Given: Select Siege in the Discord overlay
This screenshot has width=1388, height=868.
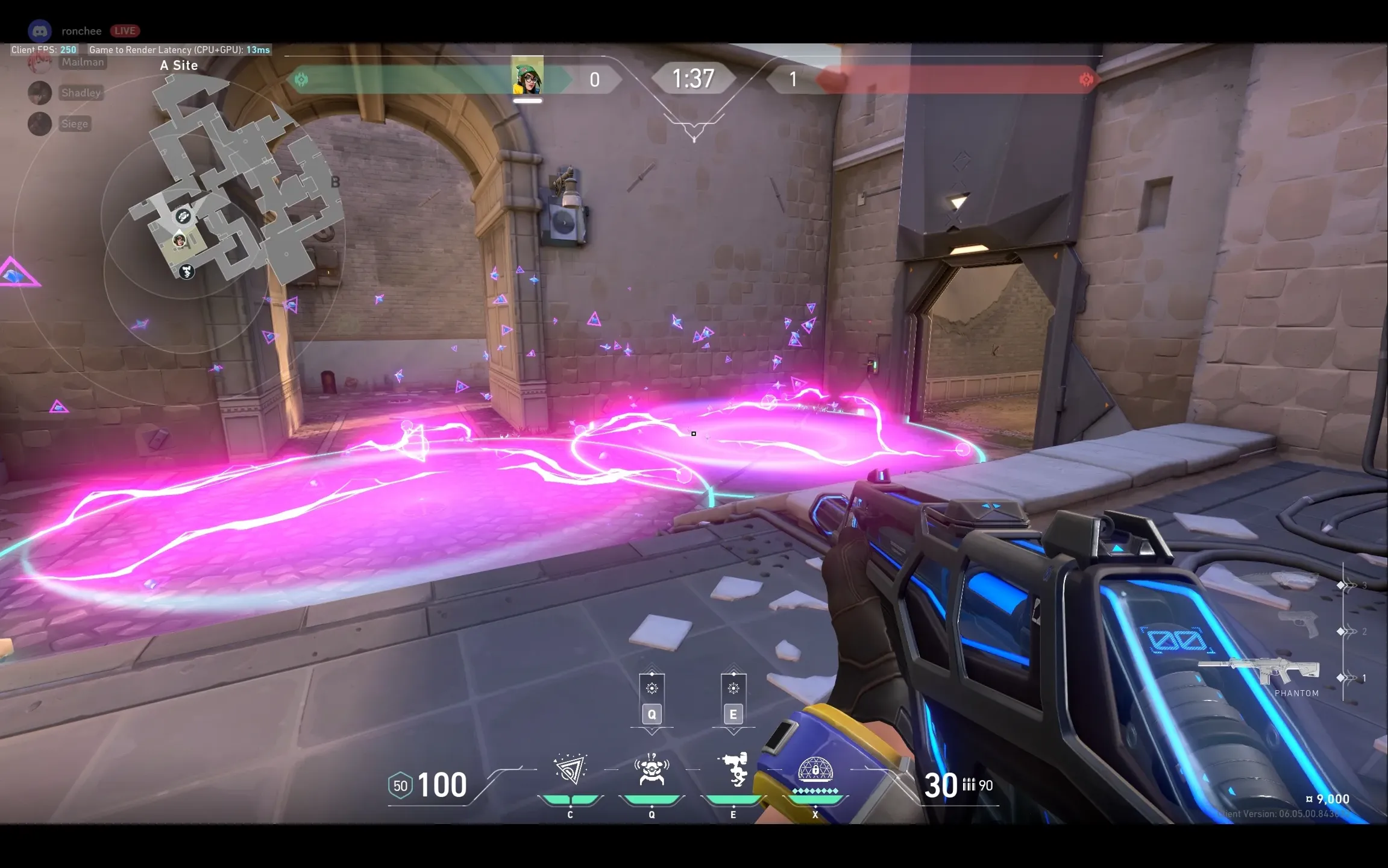Looking at the screenshot, I should coord(75,124).
